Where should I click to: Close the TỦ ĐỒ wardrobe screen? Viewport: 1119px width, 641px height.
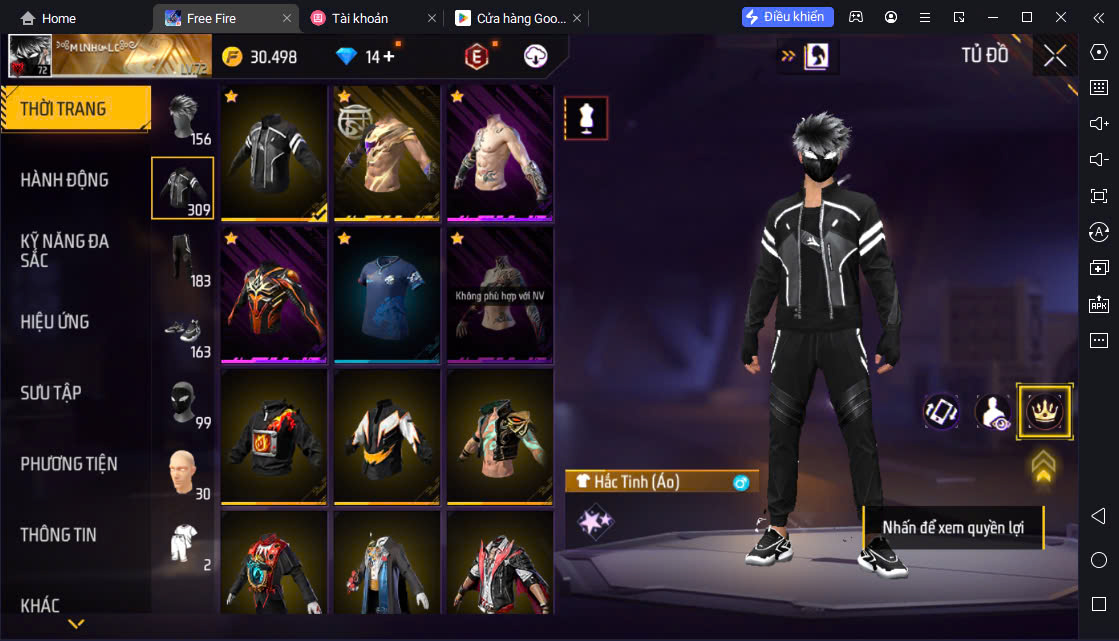pos(1054,56)
